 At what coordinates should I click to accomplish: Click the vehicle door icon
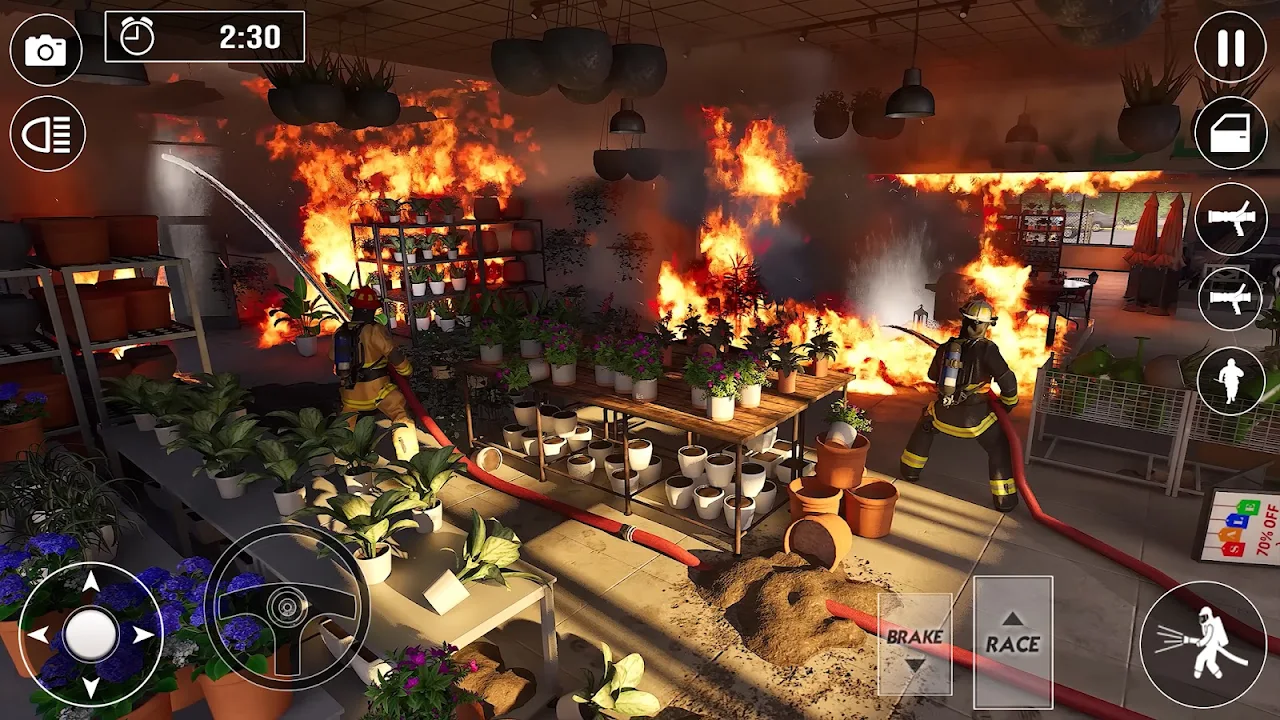1231,133
